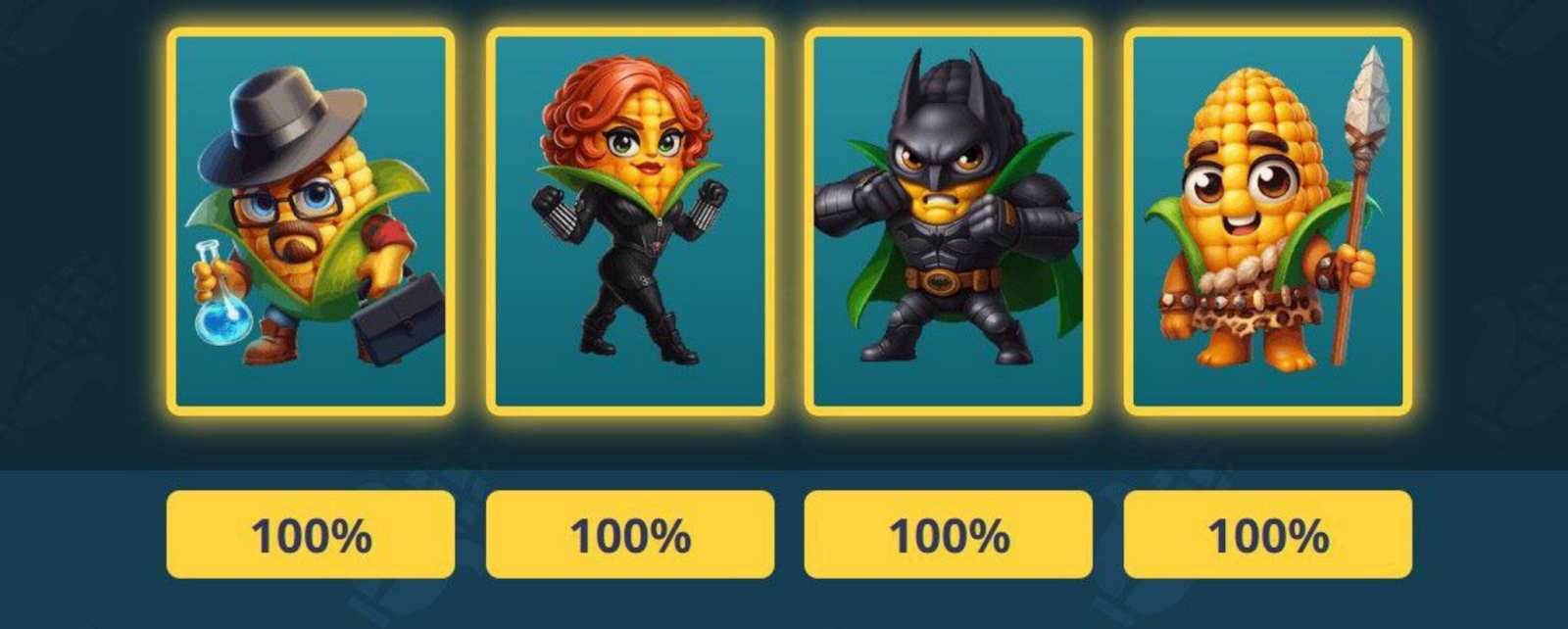Select the corn chemist card with fedora

[311, 221]
